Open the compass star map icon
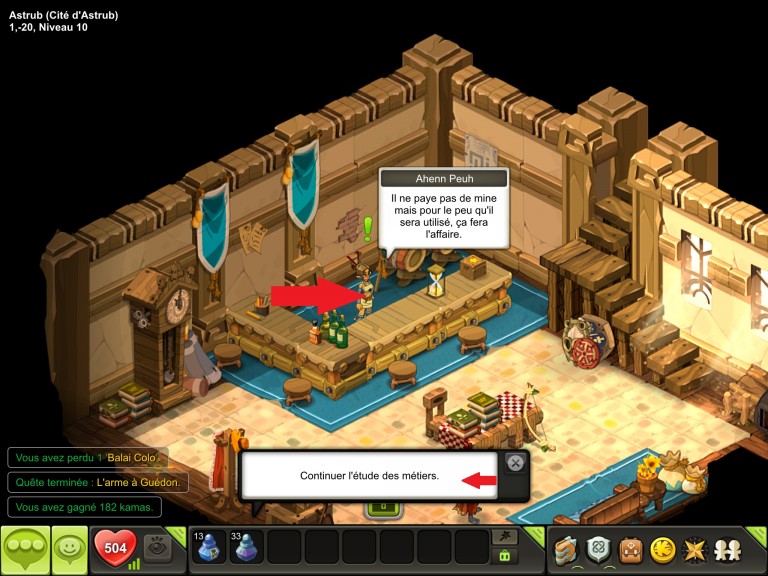 click(692, 549)
